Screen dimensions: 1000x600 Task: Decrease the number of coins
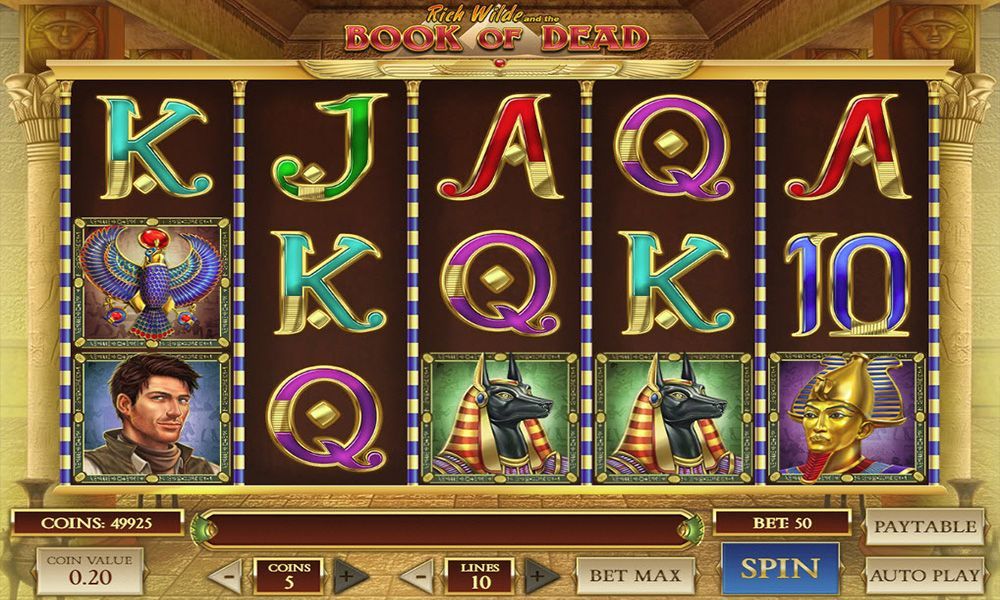[228, 576]
